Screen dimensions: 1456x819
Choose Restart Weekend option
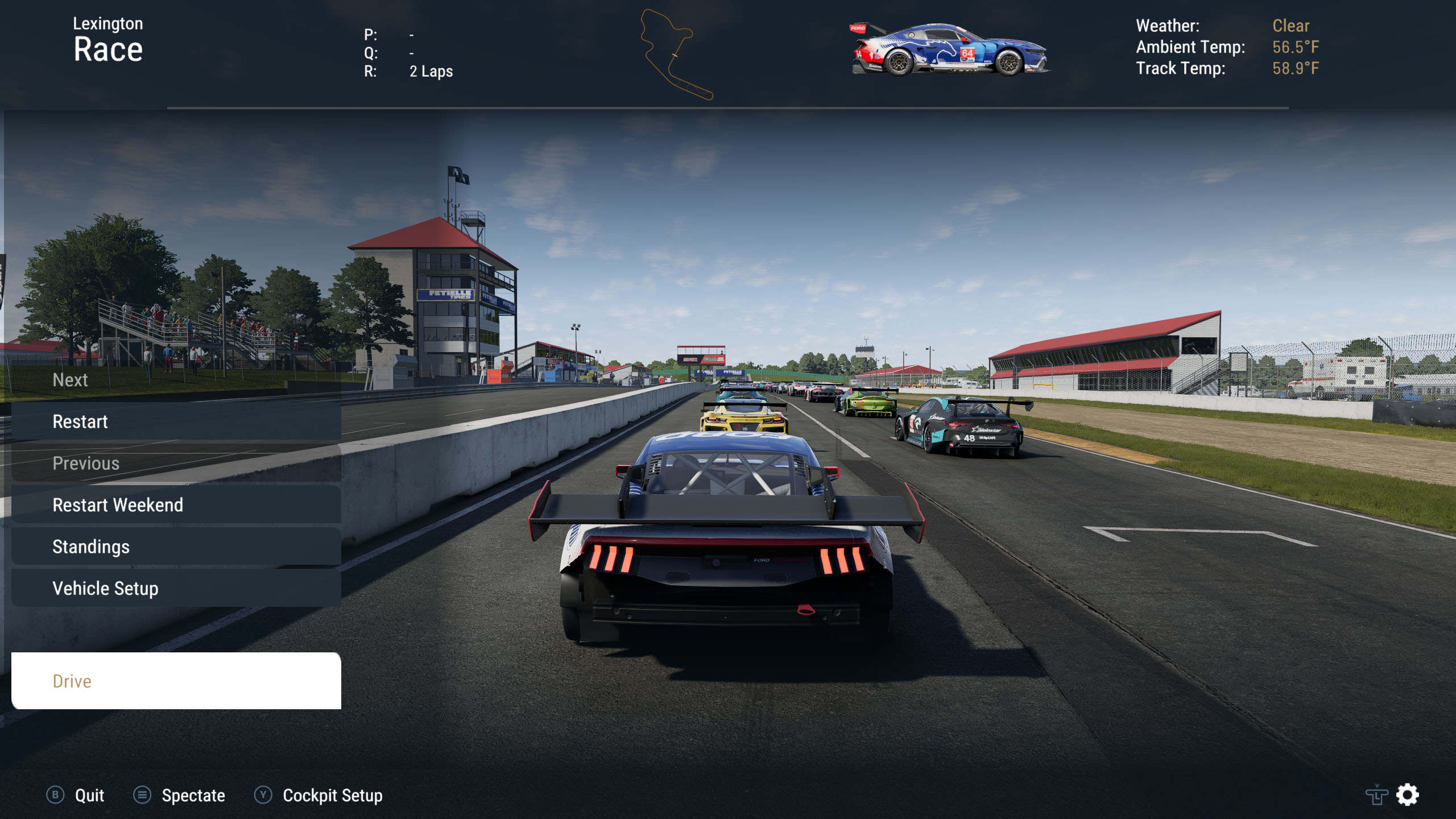pyautogui.click(x=176, y=505)
